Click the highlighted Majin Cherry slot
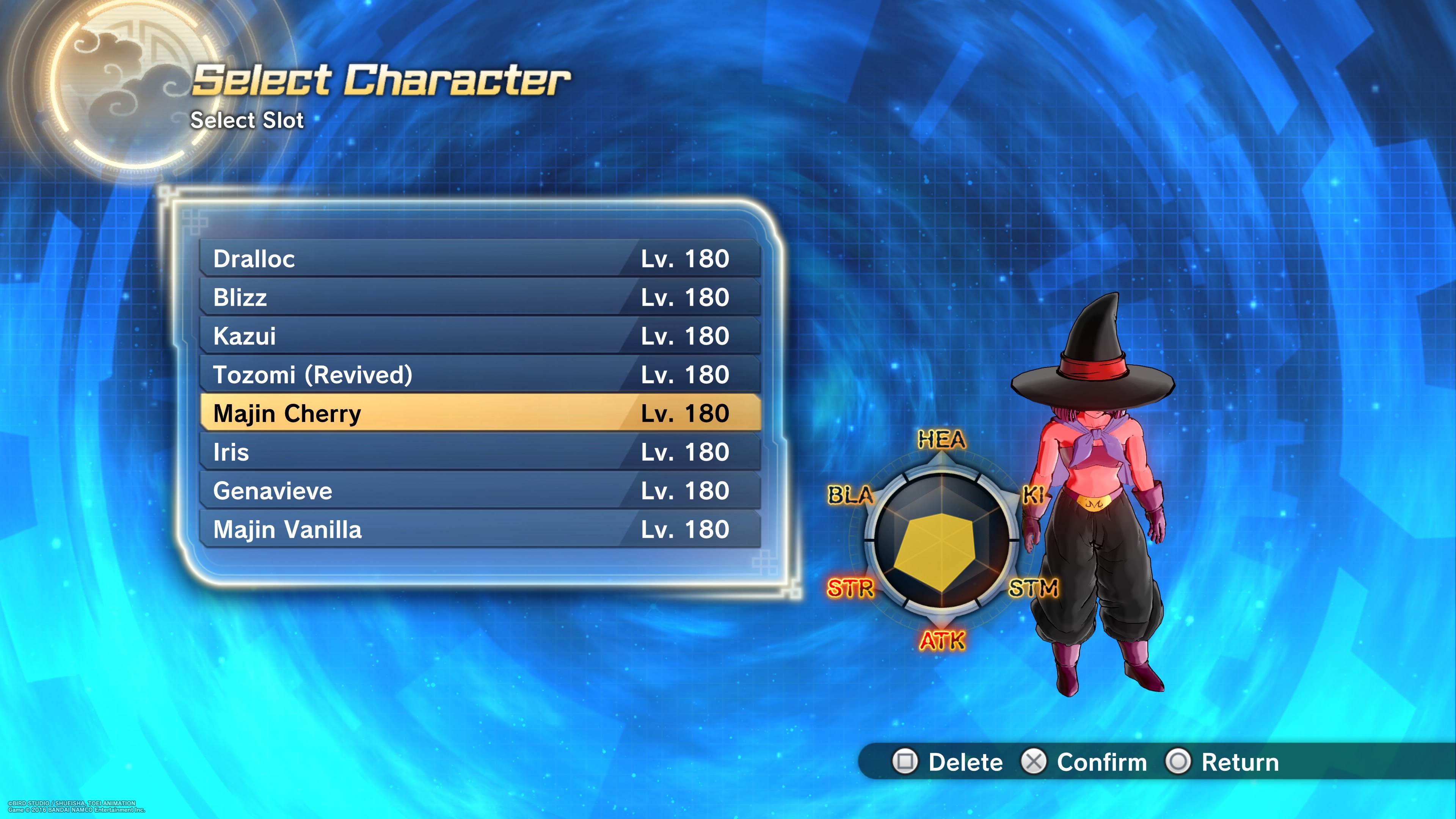This screenshot has height=819, width=1456. 480,413
